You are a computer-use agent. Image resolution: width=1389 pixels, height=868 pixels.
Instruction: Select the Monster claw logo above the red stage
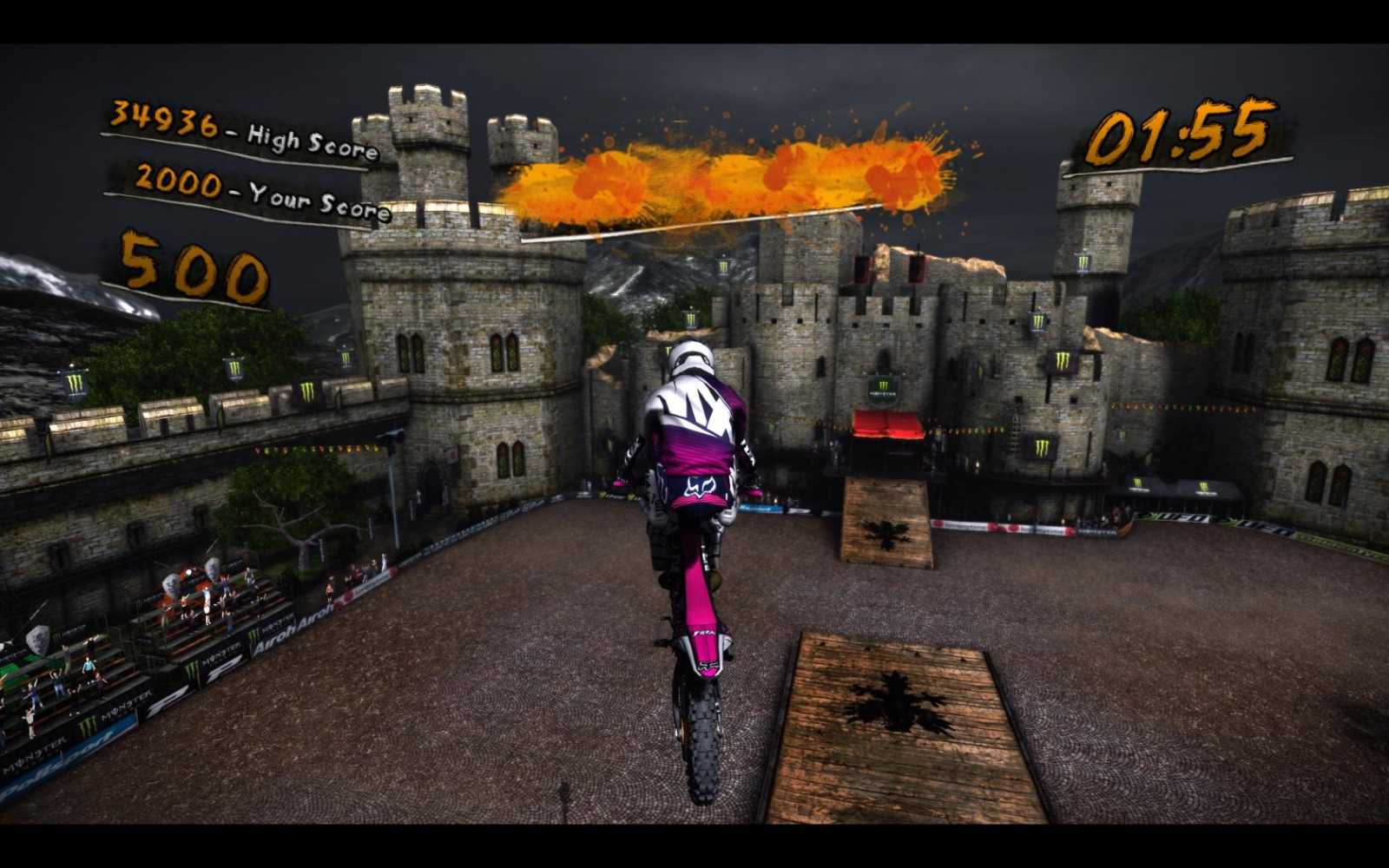(x=883, y=388)
